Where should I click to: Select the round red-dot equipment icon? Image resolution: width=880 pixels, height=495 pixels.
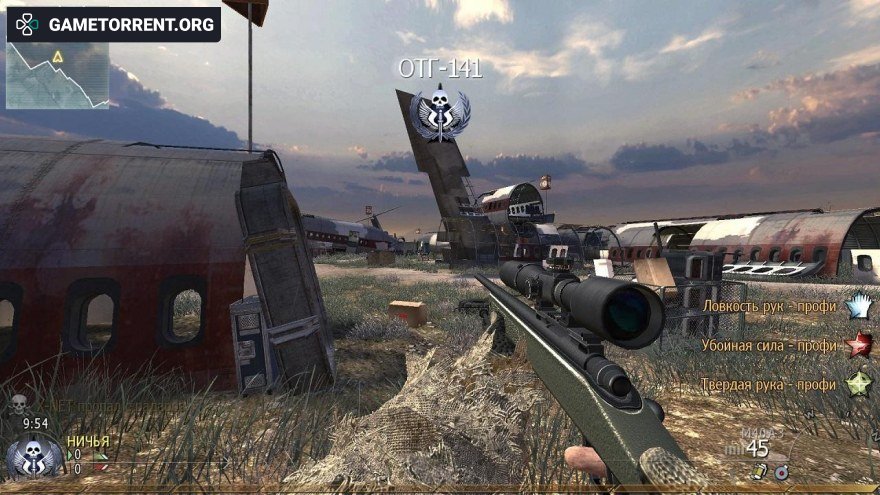coord(782,471)
